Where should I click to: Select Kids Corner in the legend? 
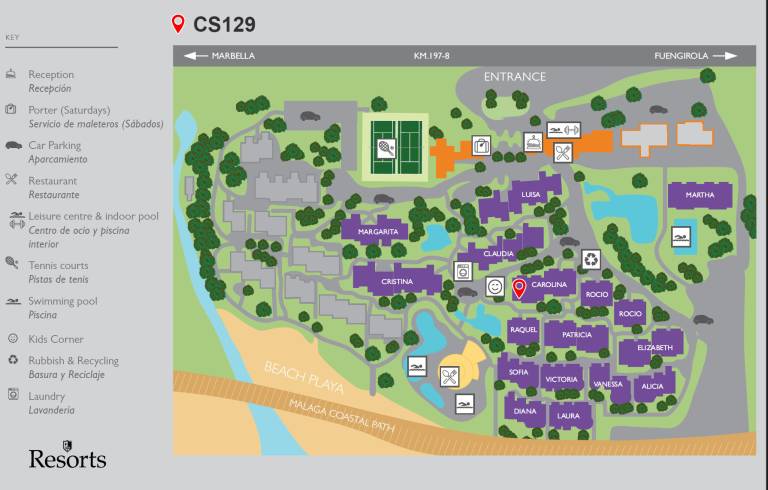tap(55, 339)
